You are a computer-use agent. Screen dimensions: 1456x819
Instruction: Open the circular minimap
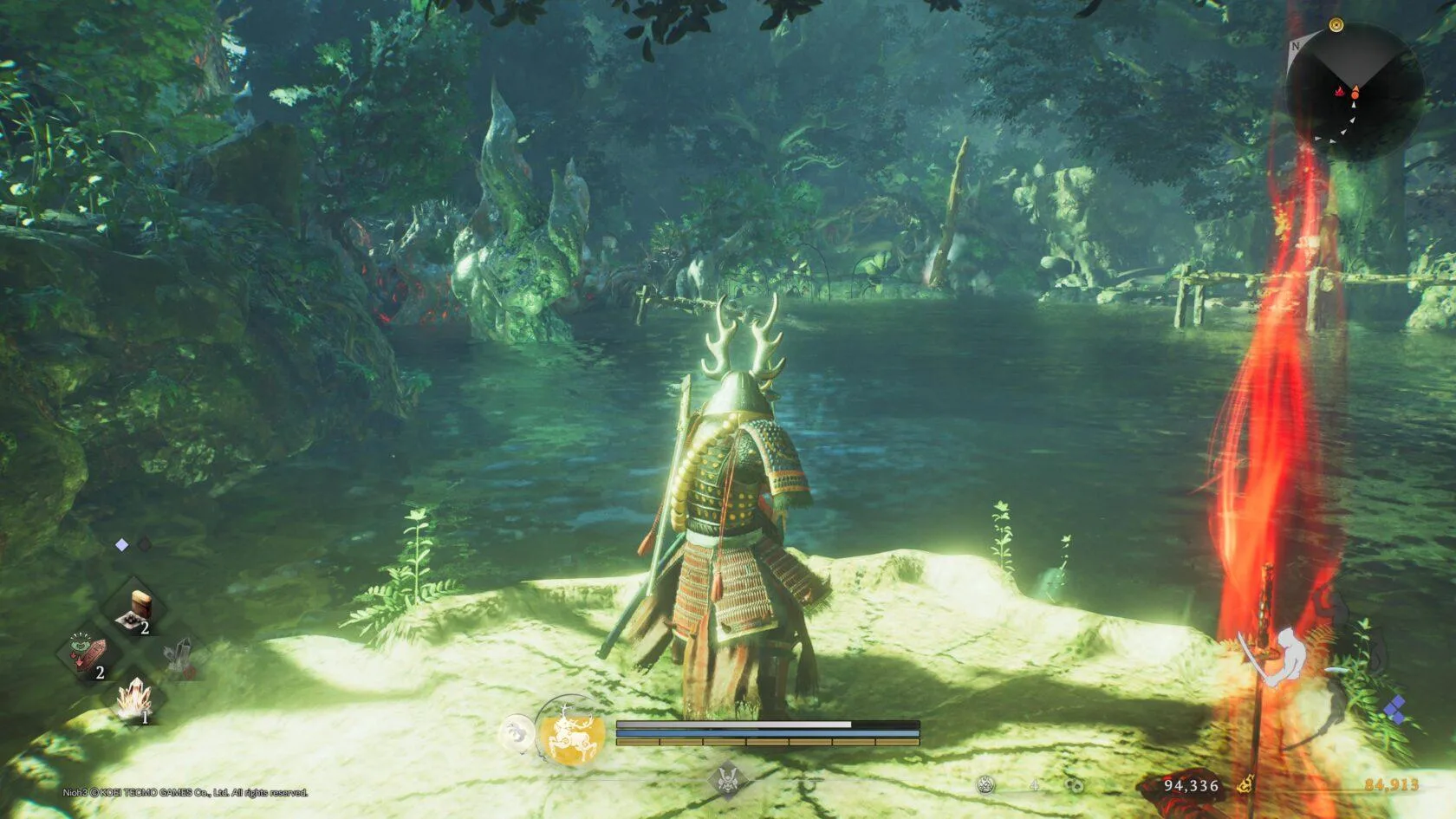(x=1354, y=92)
